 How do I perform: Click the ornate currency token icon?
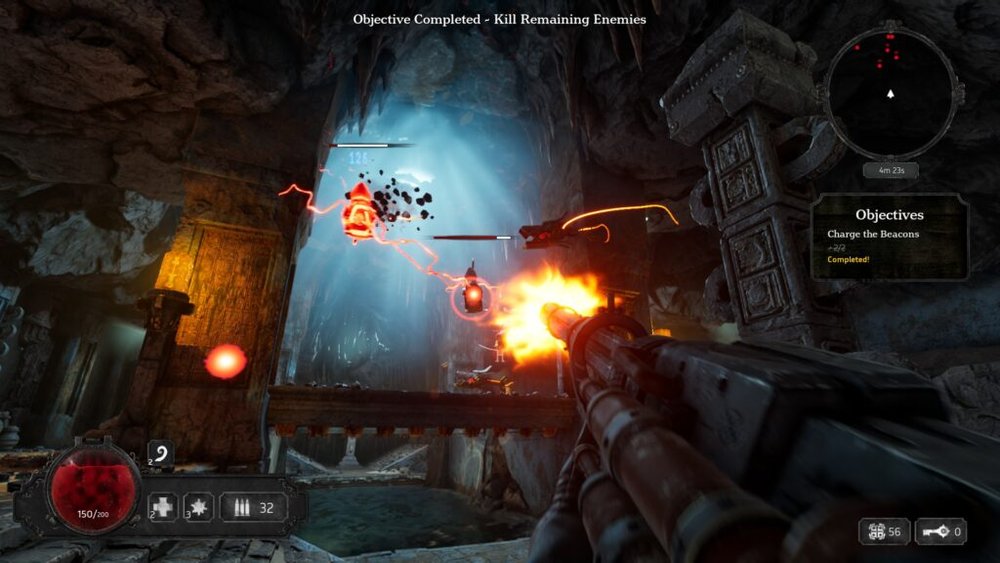(874, 532)
